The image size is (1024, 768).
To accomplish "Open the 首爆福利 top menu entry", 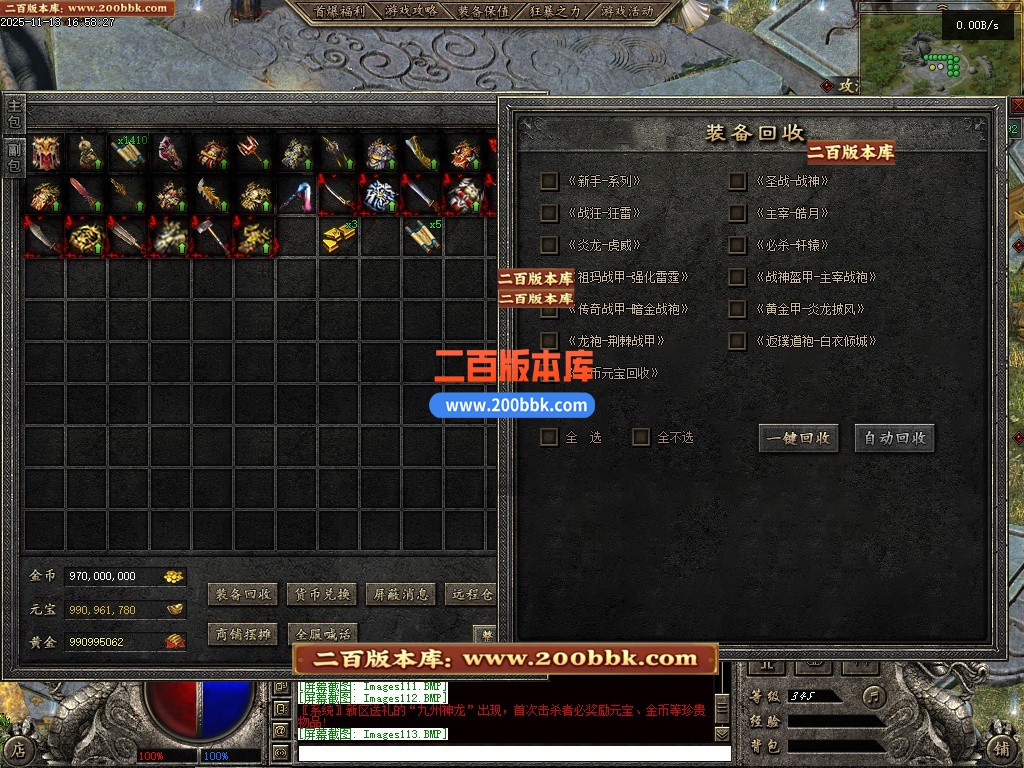I will [x=338, y=11].
